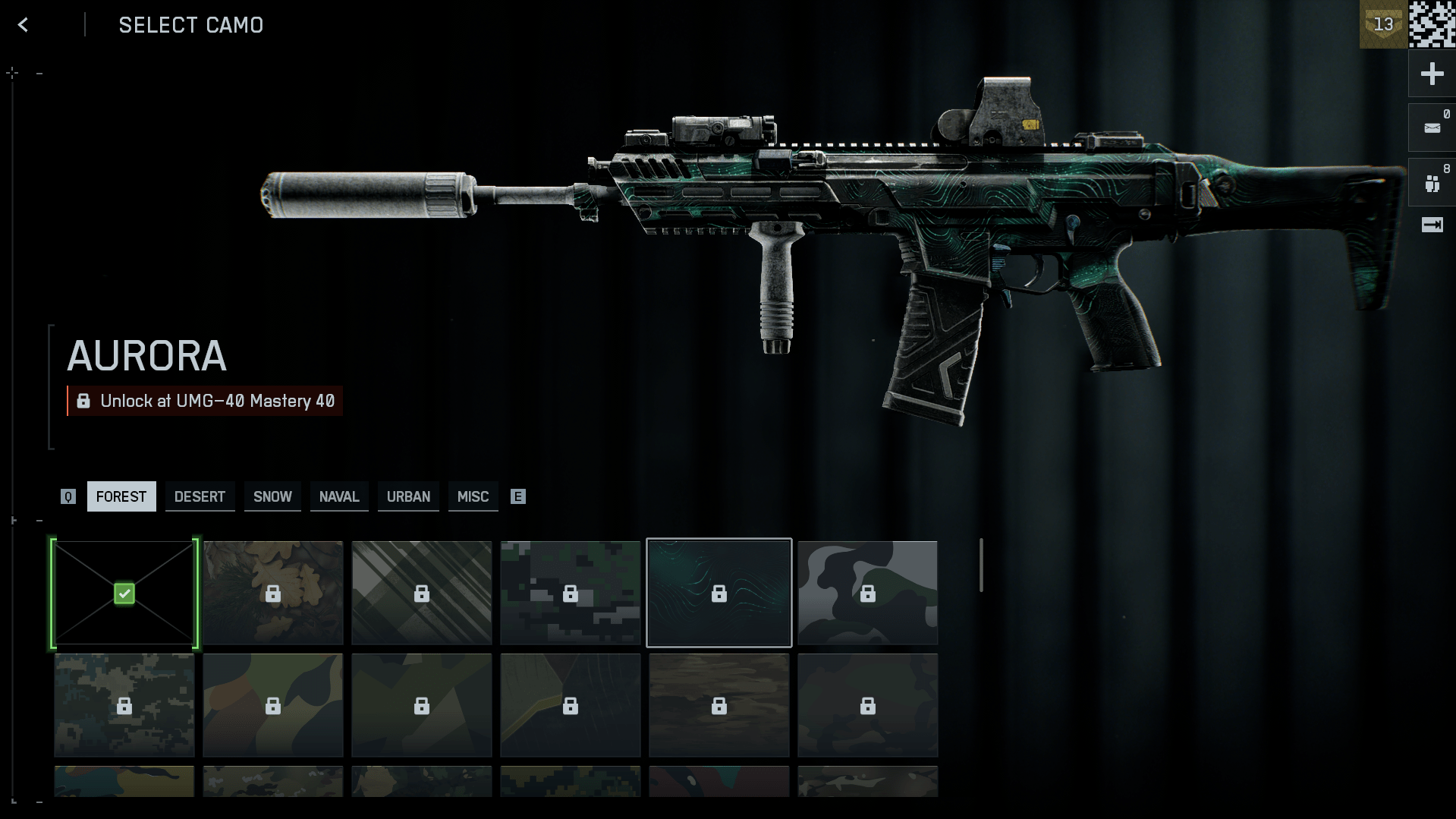Open the mail envelope icon

[1432, 128]
